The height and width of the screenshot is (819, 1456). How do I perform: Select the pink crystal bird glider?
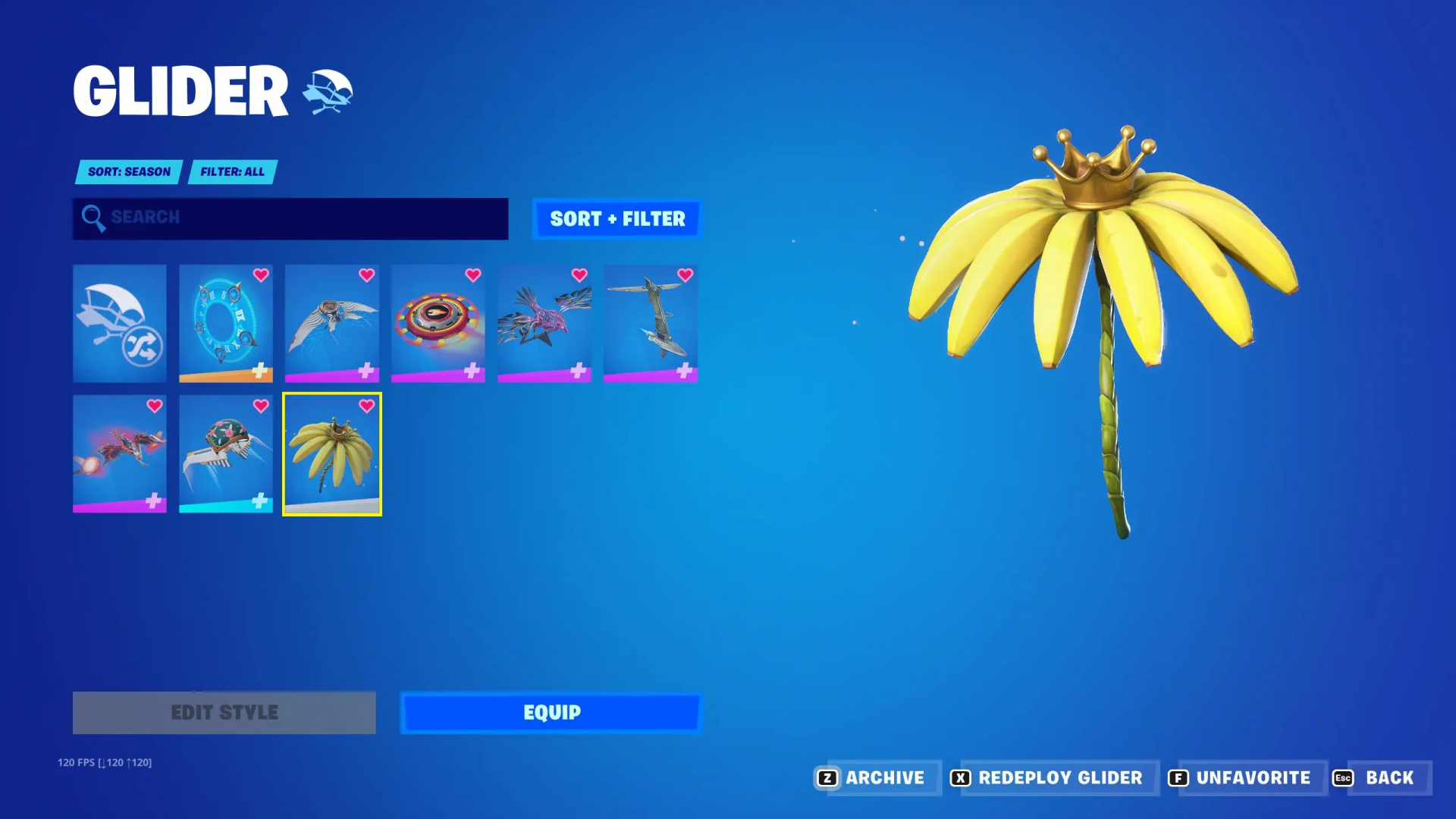coord(544,323)
